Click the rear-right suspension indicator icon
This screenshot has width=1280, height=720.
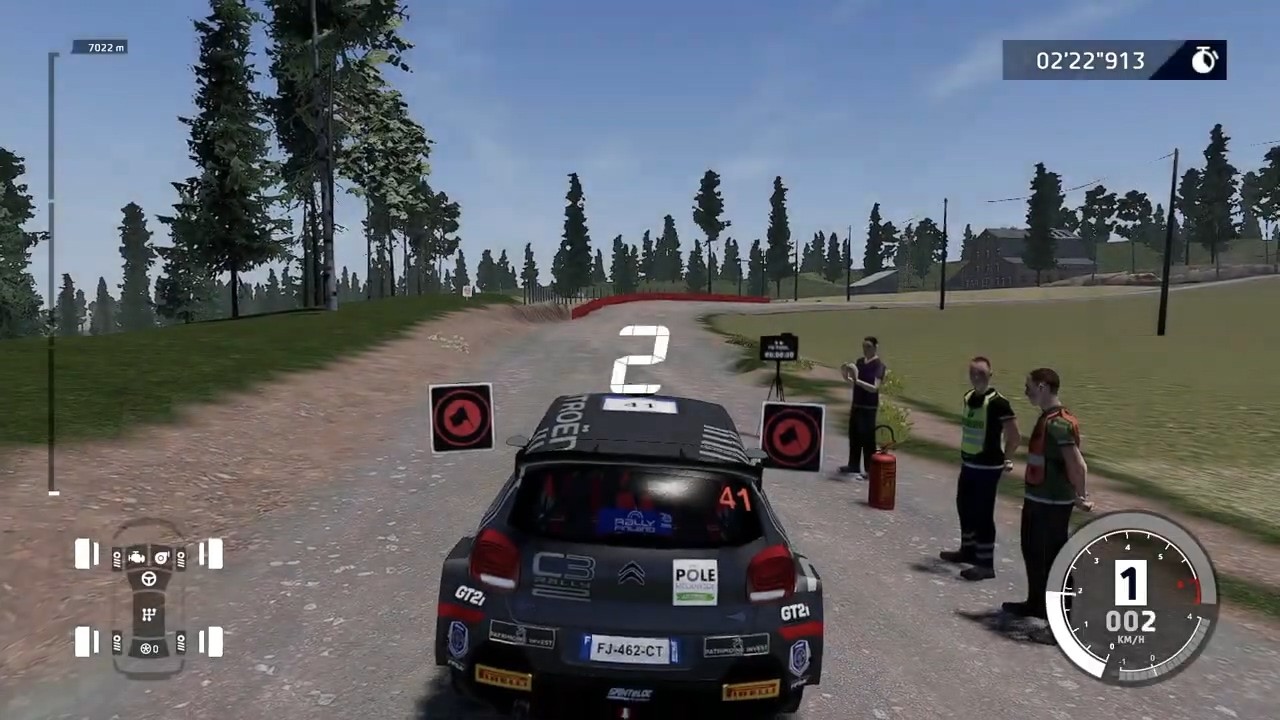pos(182,644)
